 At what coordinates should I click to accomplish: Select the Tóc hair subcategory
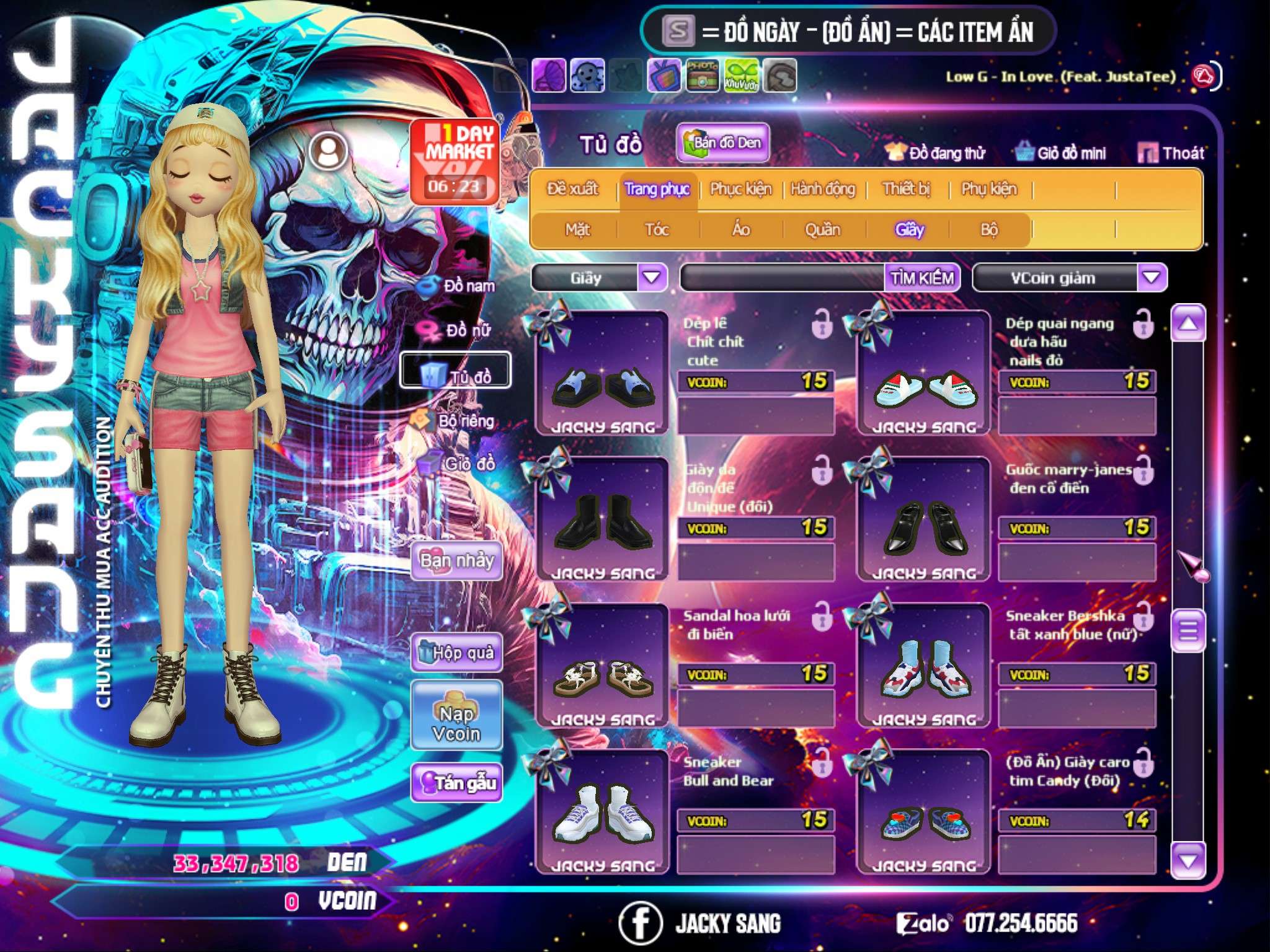657,230
